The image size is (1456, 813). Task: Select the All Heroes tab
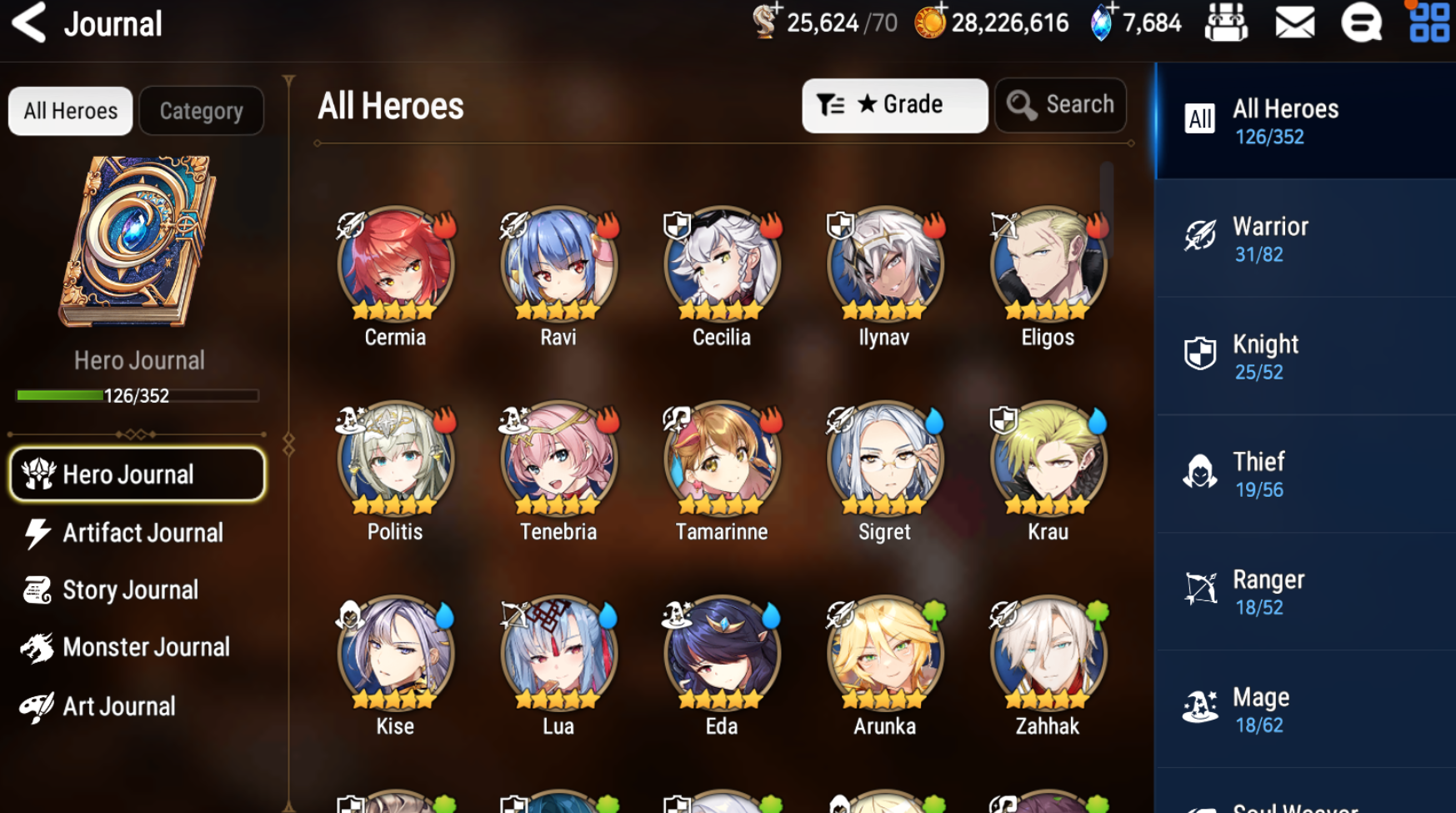pos(71,111)
